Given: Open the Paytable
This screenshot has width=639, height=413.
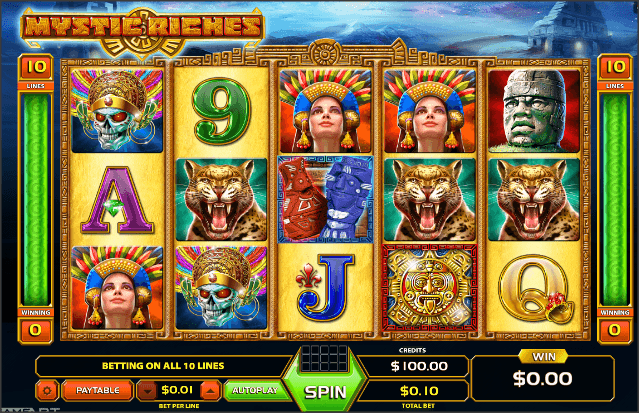Looking at the screenshot, I should tap(98, 389).
